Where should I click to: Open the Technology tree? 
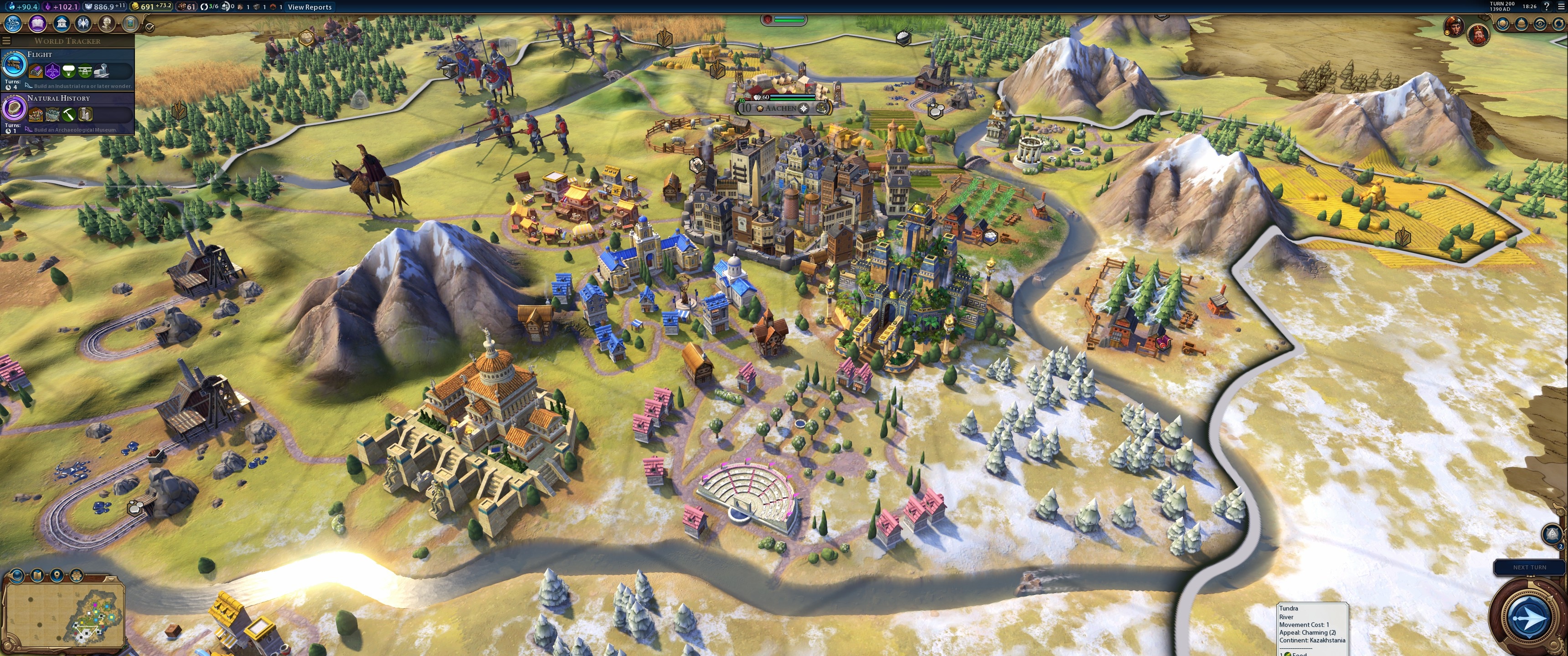[13, 24]
